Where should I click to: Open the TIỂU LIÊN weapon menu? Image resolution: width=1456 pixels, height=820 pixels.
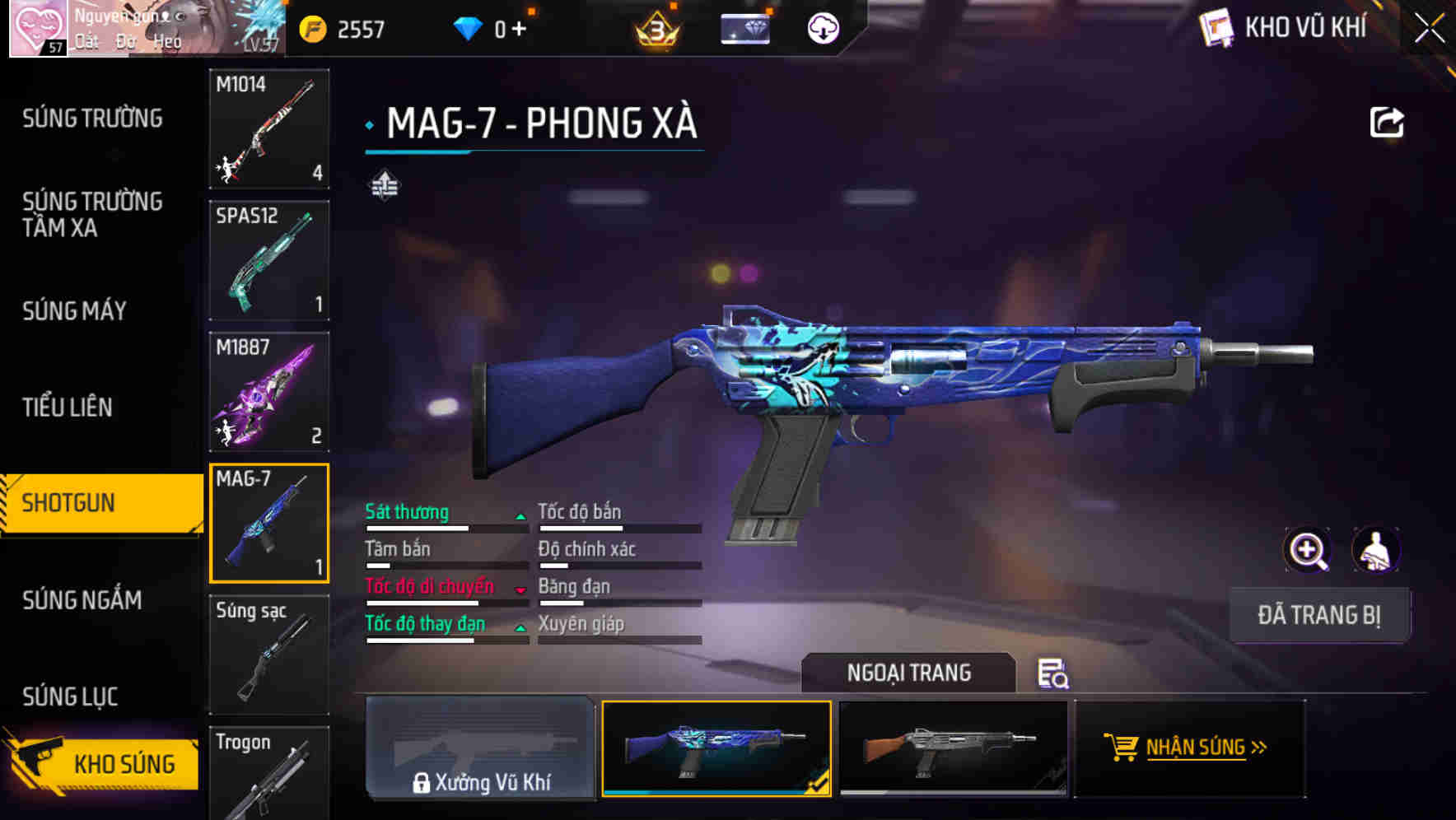pos(70,407)
